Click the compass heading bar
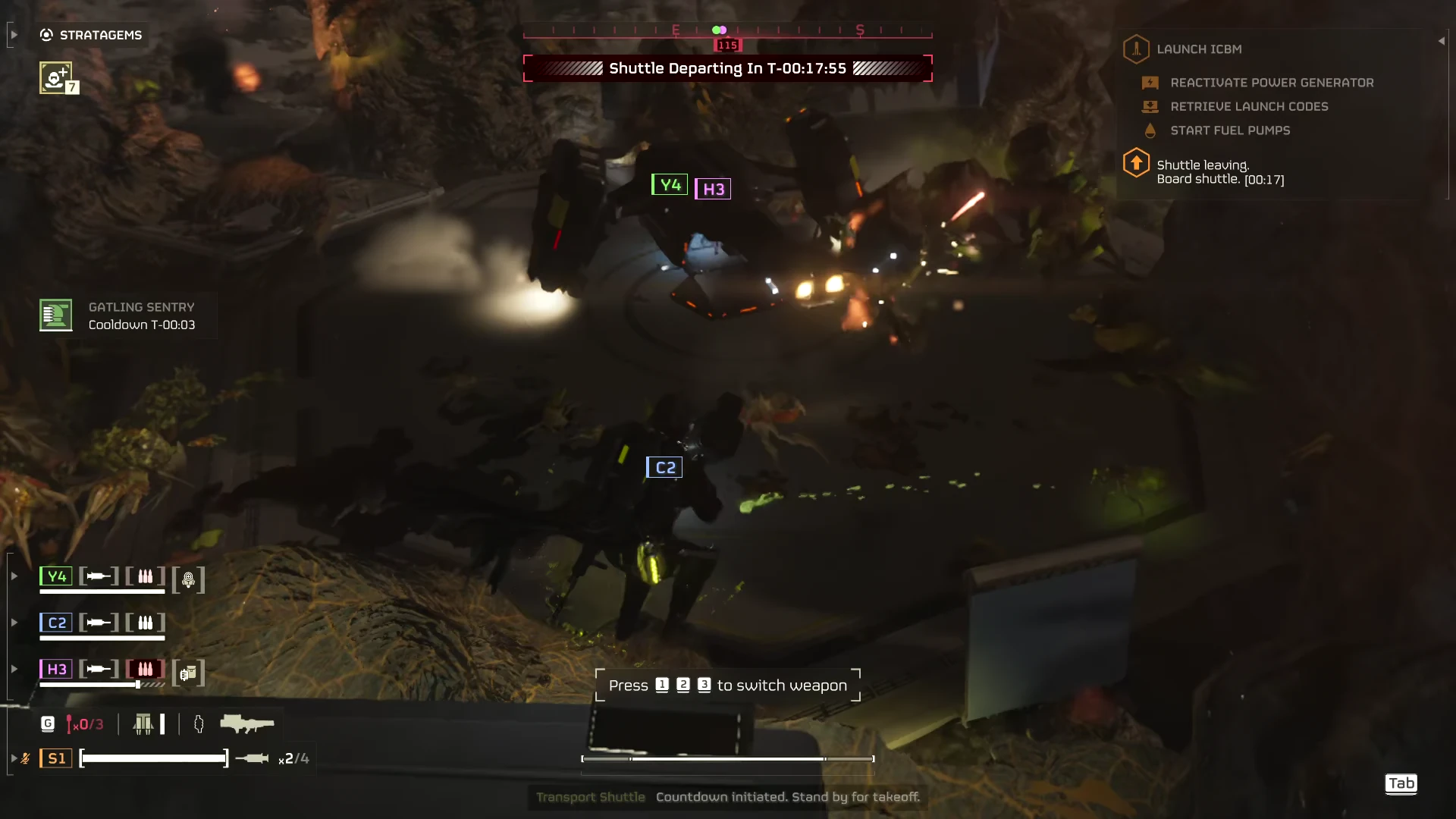Viewport: 1456px width, 819px height. click(727, 30)
